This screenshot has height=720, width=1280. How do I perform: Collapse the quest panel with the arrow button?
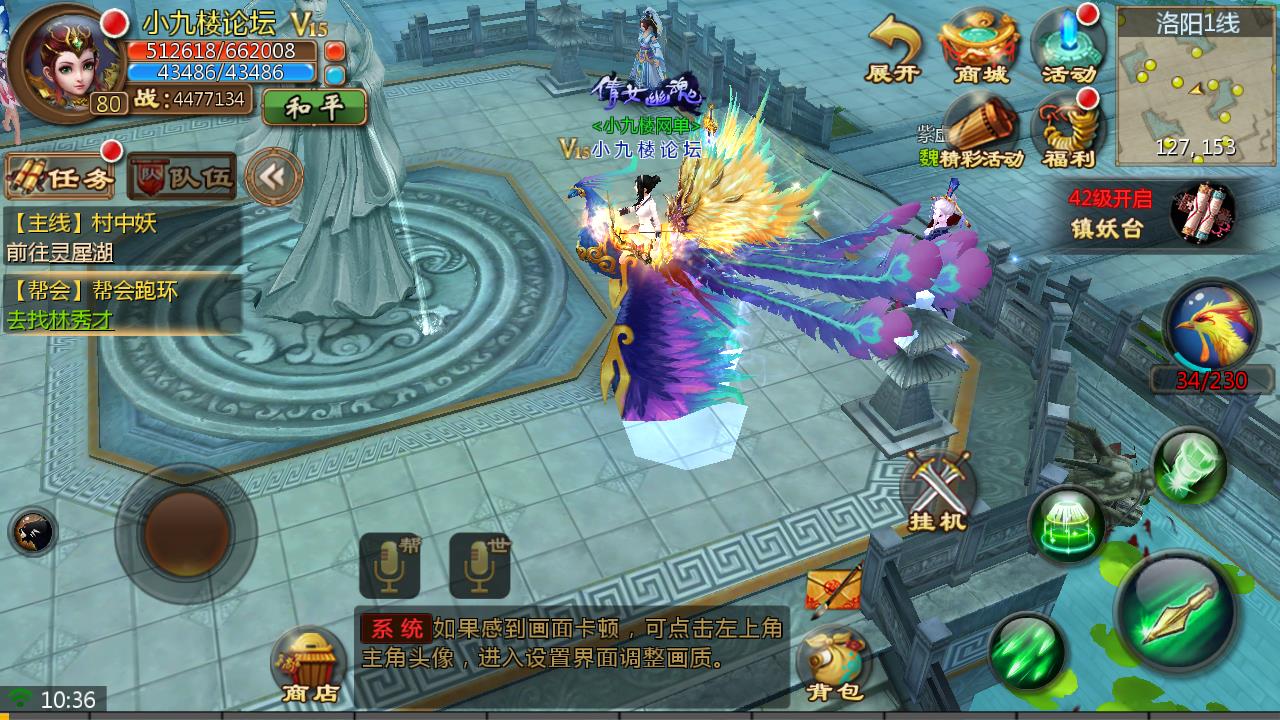[273, 177]
